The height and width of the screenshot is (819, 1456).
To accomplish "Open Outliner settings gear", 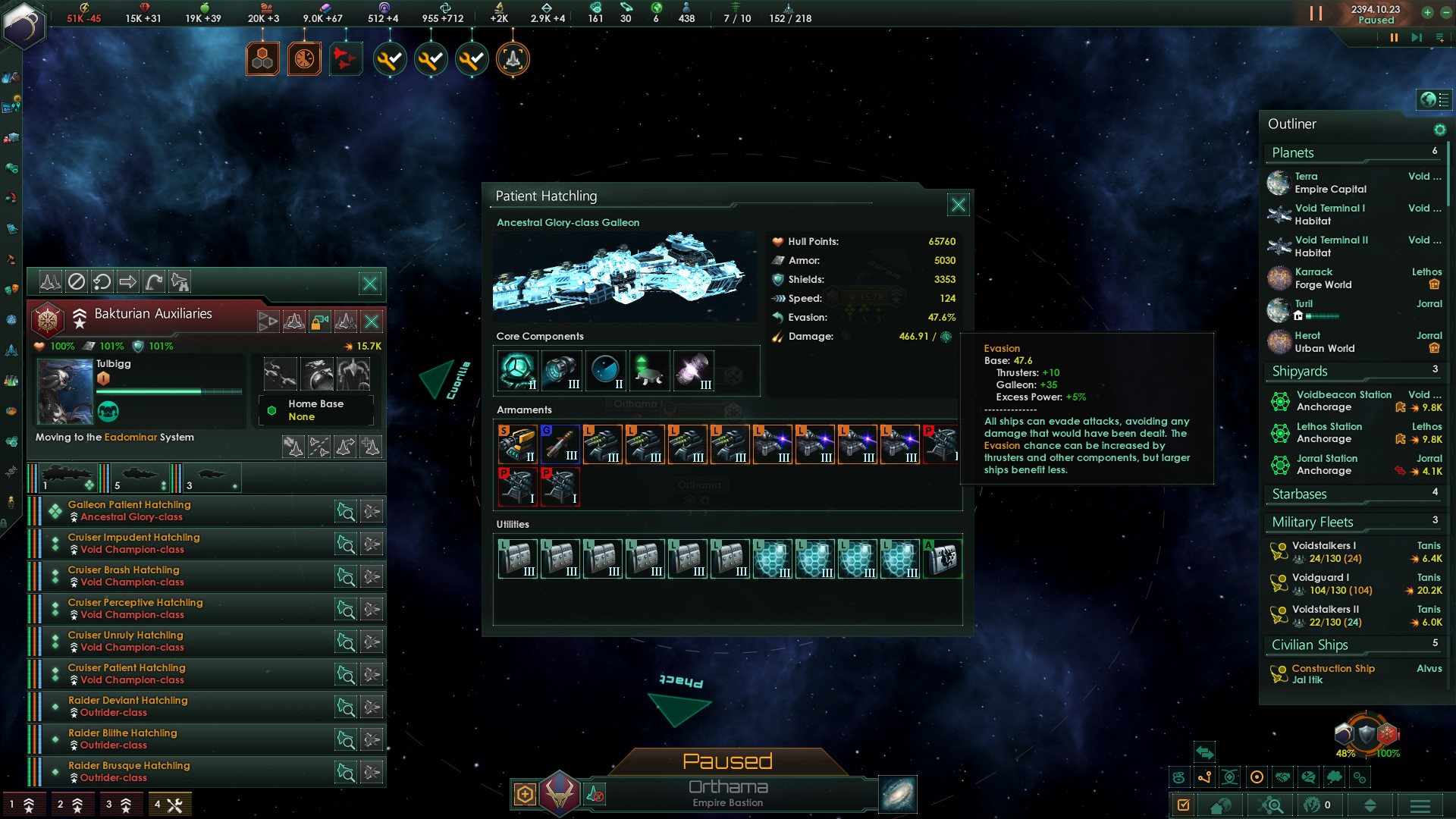I will [1439, 130].
